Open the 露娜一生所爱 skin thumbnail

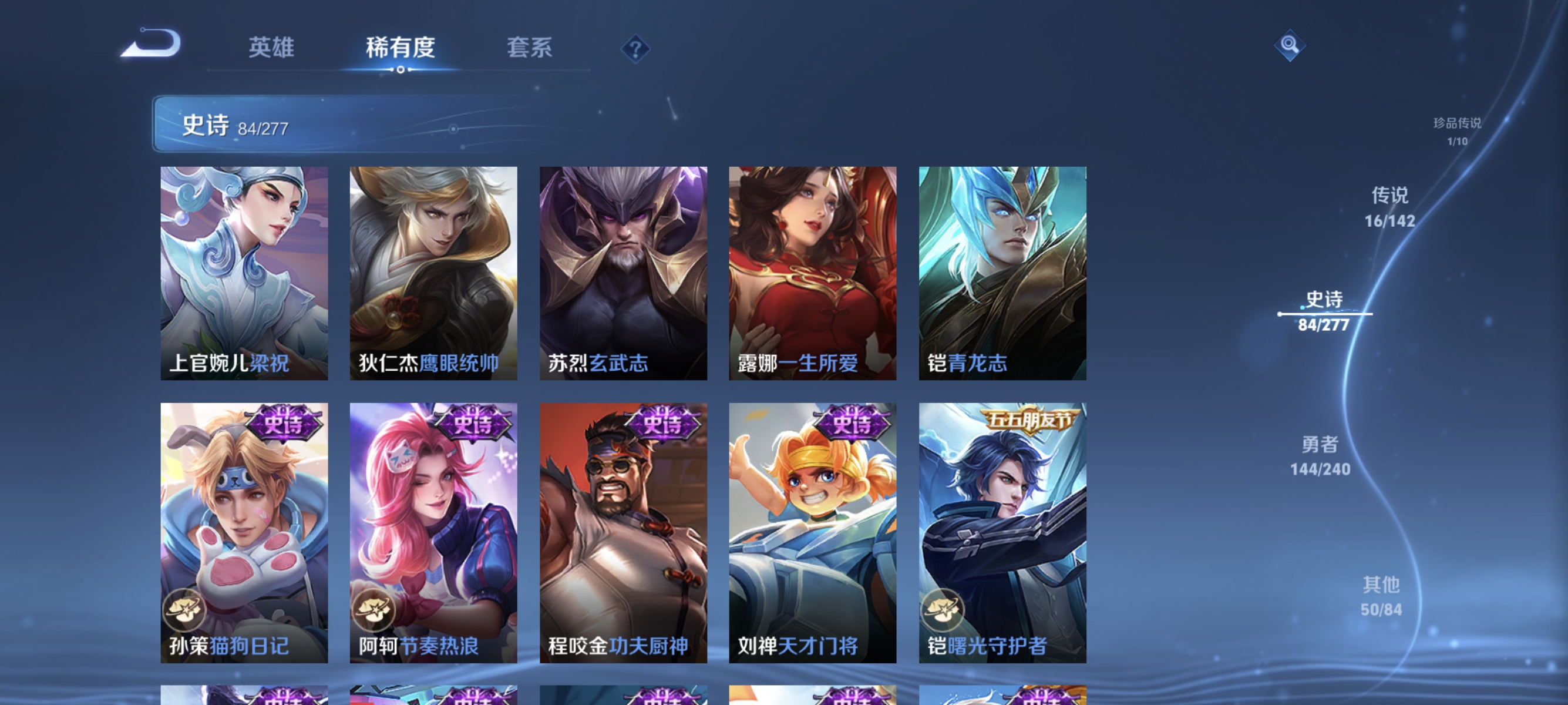pos(812,274)
